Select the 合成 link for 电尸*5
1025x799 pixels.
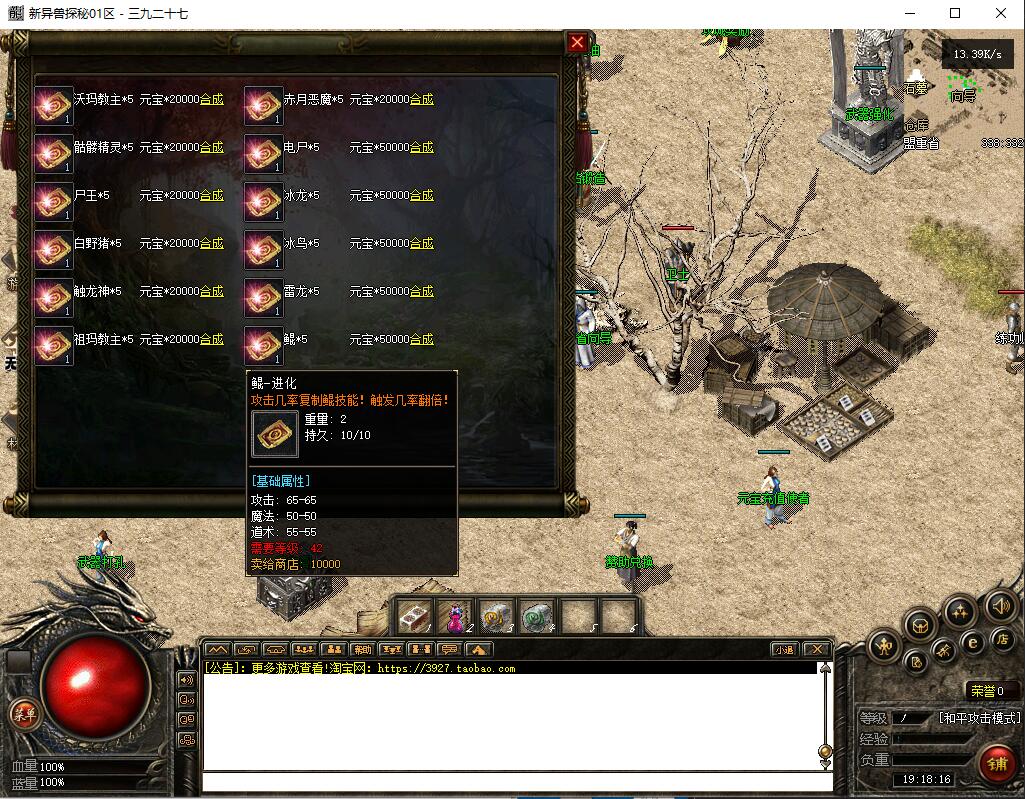click(421, 148)
